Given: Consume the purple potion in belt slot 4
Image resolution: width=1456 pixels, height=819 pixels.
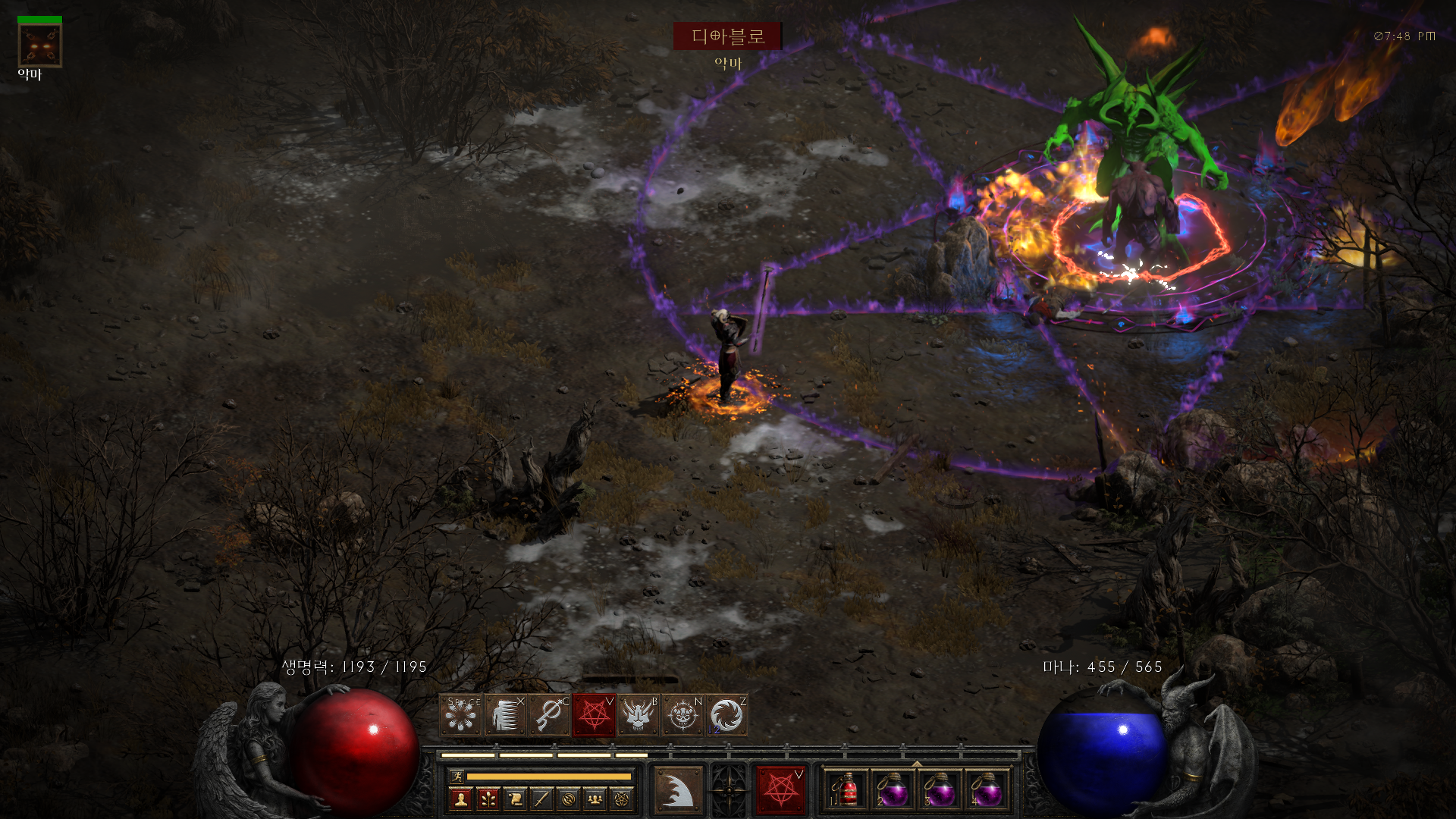Looking at the screenshot, I should pos(987,791).
